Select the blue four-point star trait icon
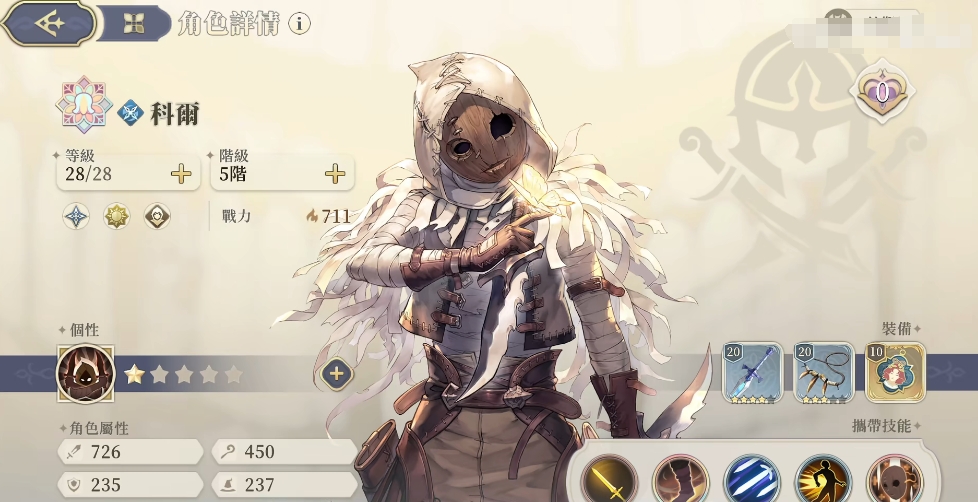978x502 pixels. (77, 216)
